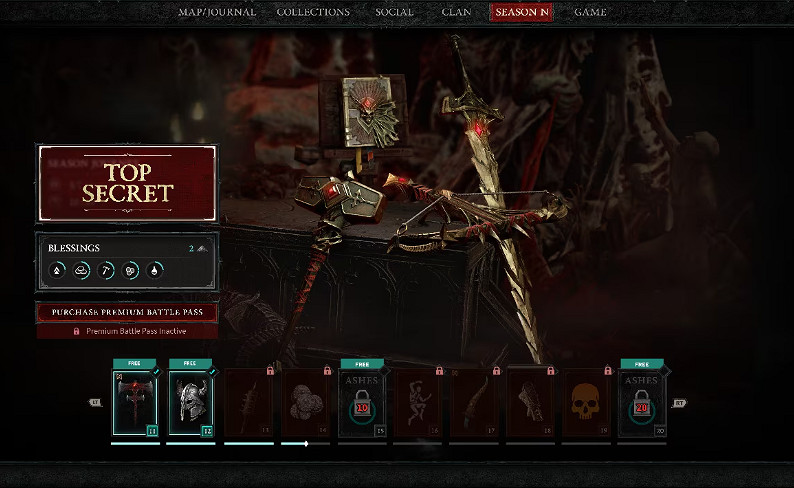The height and width of the screenshot is (488, 794).
Task: Open the Social tab
Action: point(394,12)
